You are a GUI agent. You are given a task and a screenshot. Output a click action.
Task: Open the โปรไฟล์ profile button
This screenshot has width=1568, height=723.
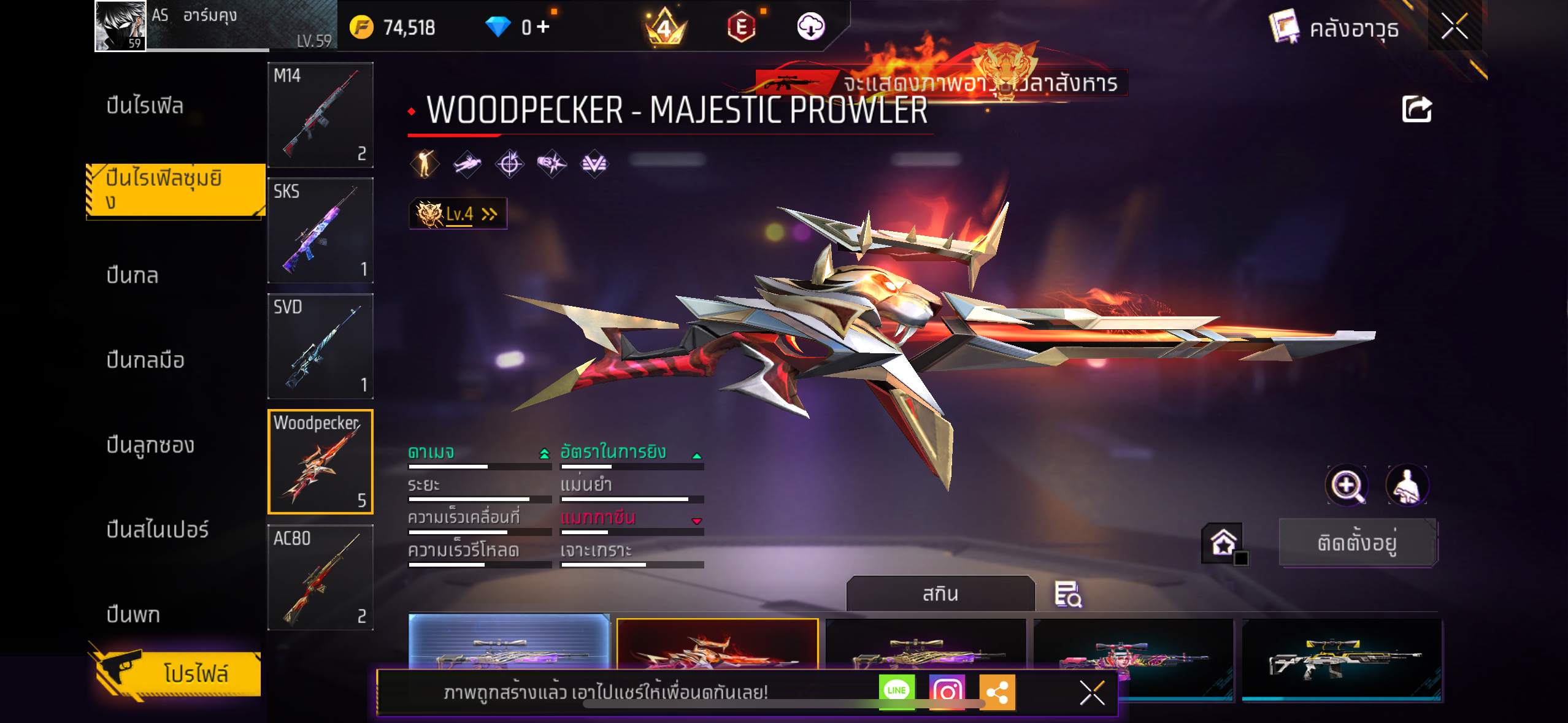tap(178, 673)
